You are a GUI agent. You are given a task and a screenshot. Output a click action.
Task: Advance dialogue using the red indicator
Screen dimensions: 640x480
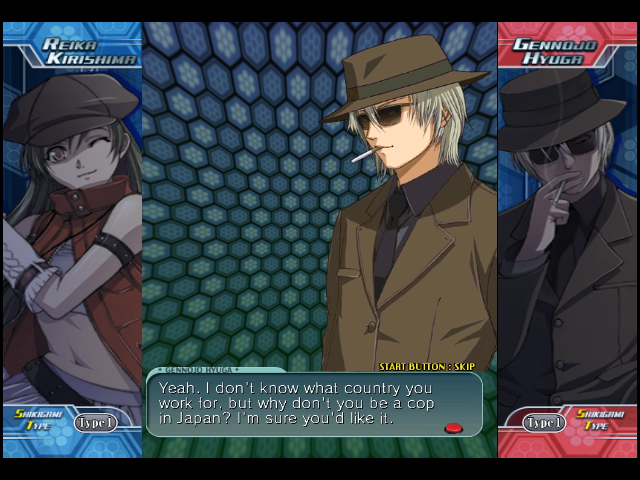(x=454, y=428)
